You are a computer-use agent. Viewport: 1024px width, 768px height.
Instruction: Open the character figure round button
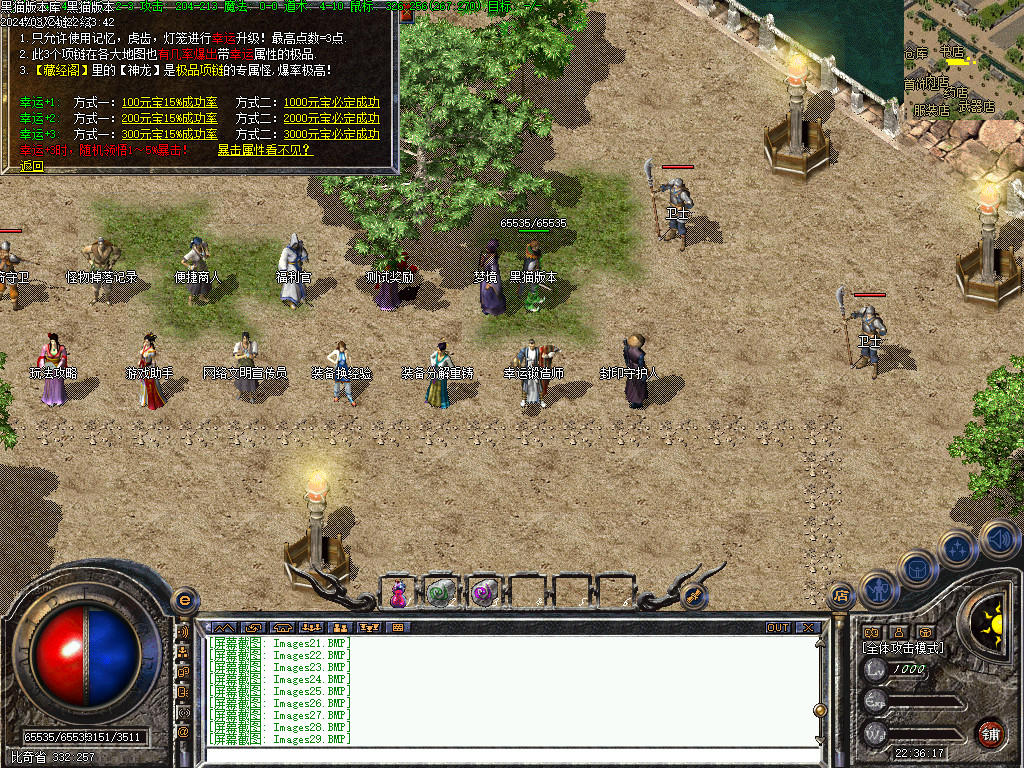click(x=878, y=588)
